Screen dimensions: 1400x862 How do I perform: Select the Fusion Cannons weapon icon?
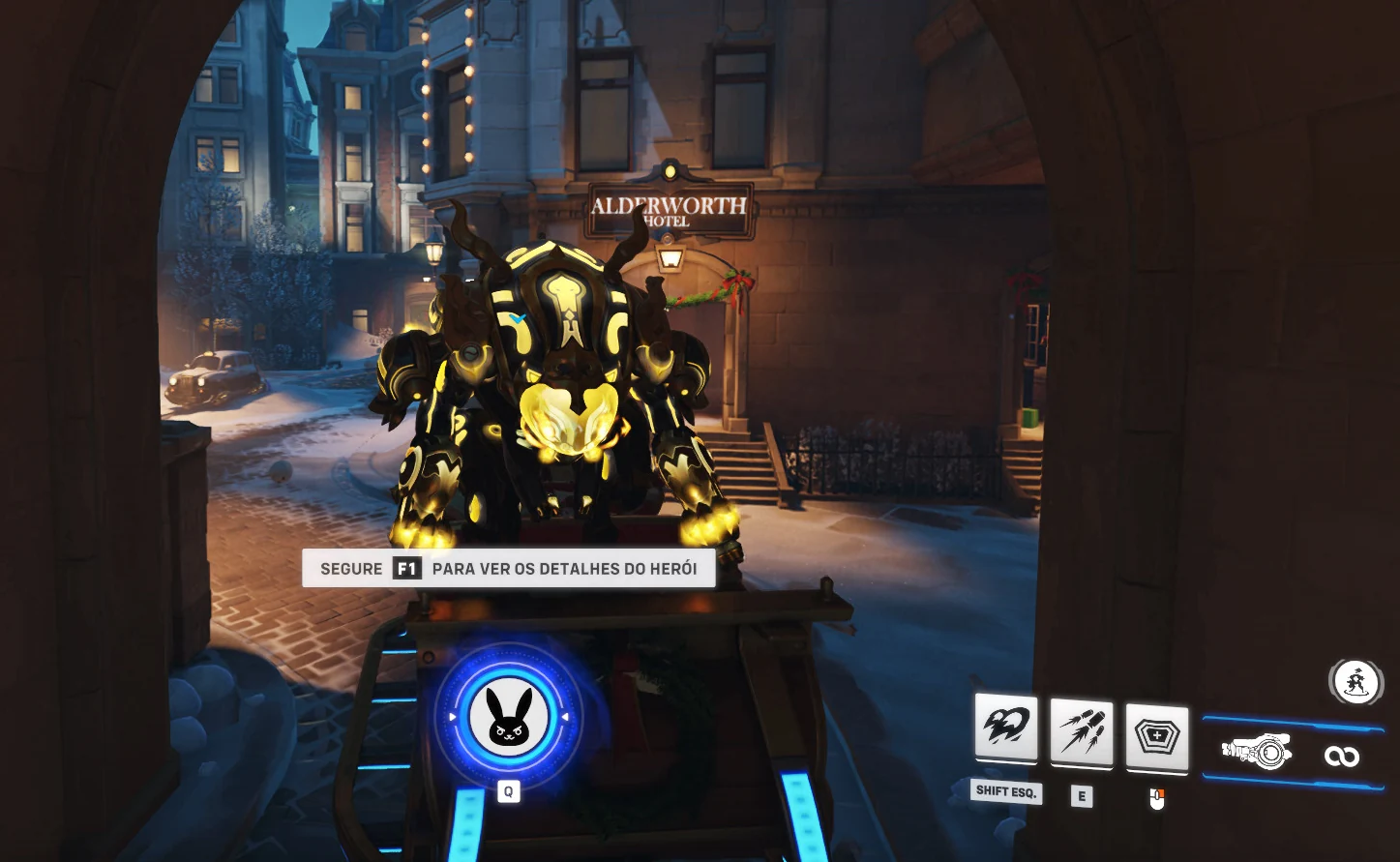[1258, 750]
